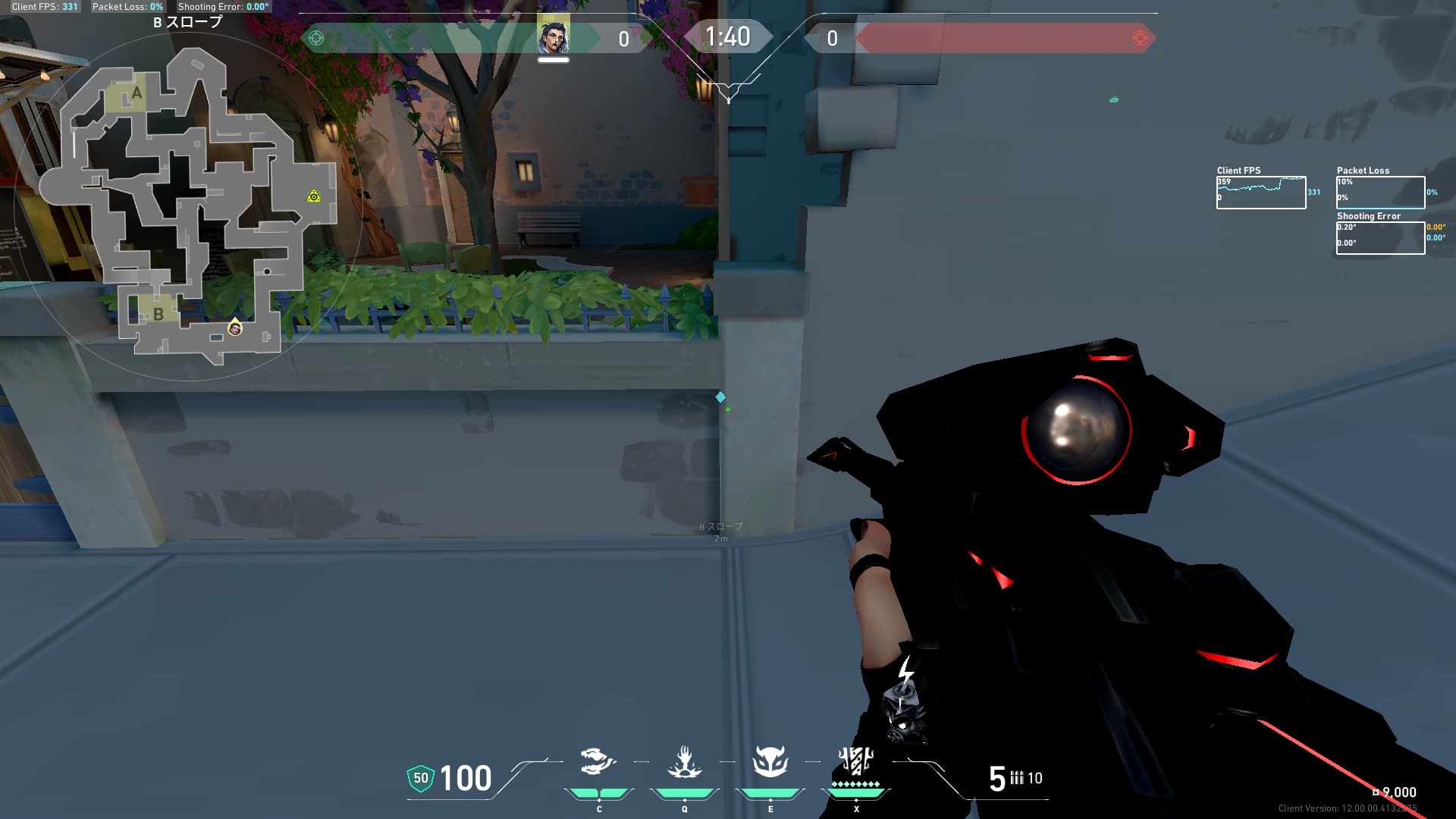Use the Haunt ability icon
This screenshot has height=819, width=1456.
(x=770, y=761)
